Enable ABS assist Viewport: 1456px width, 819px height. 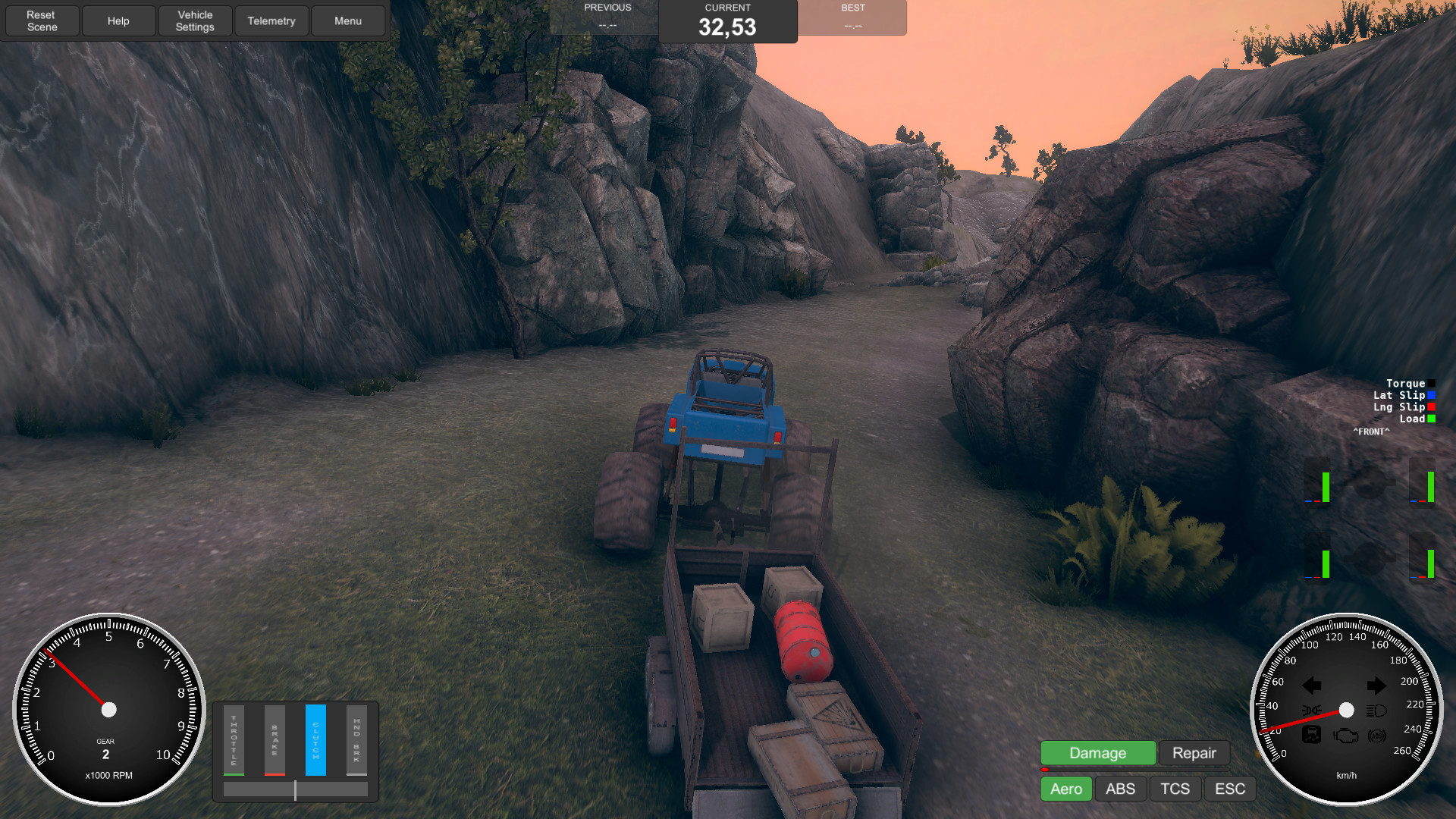1120,789
